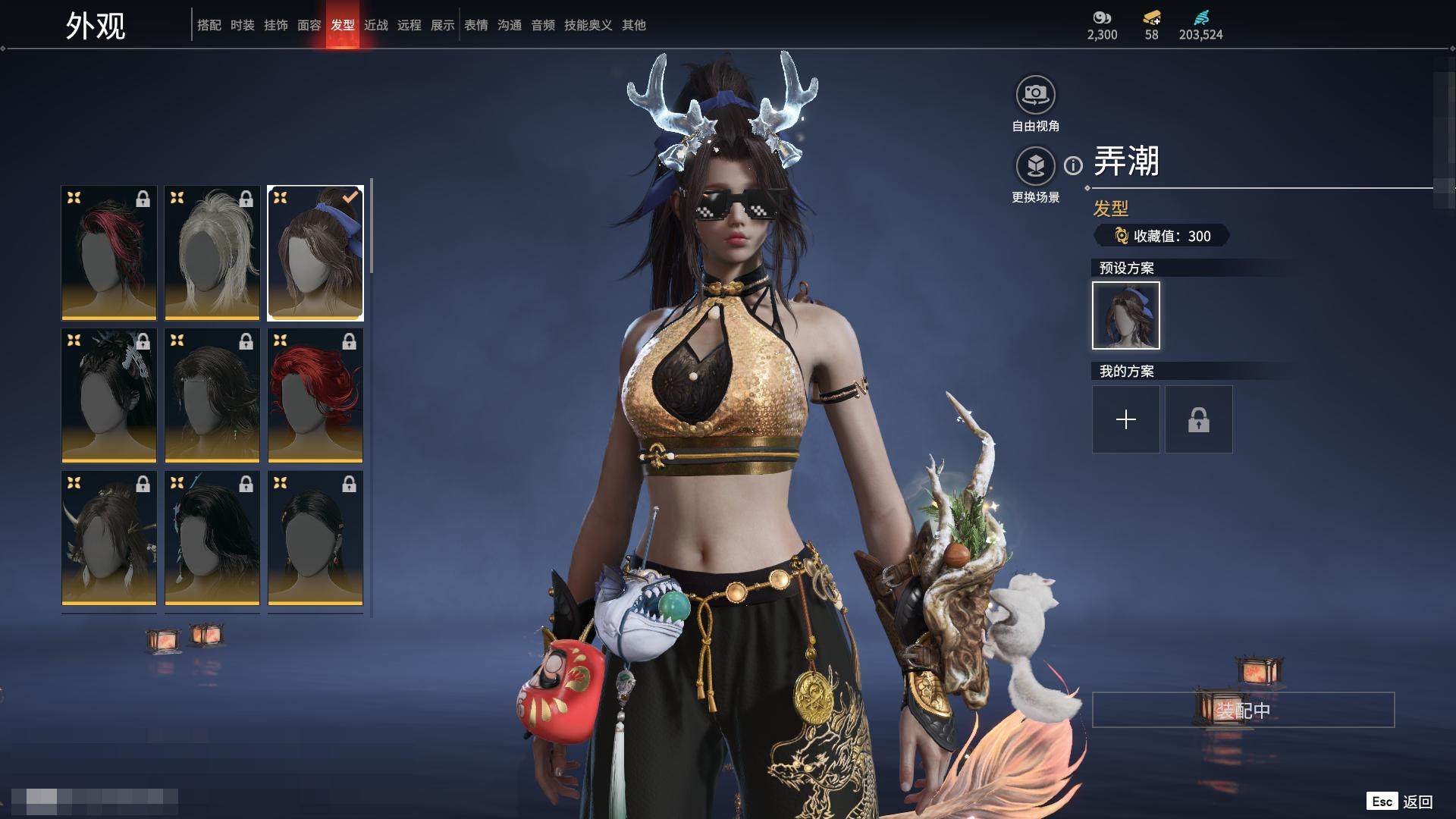The image size is (1456, 819).
Task: Toggle 自由视角 free camera view
Action: click(1035, 96)
